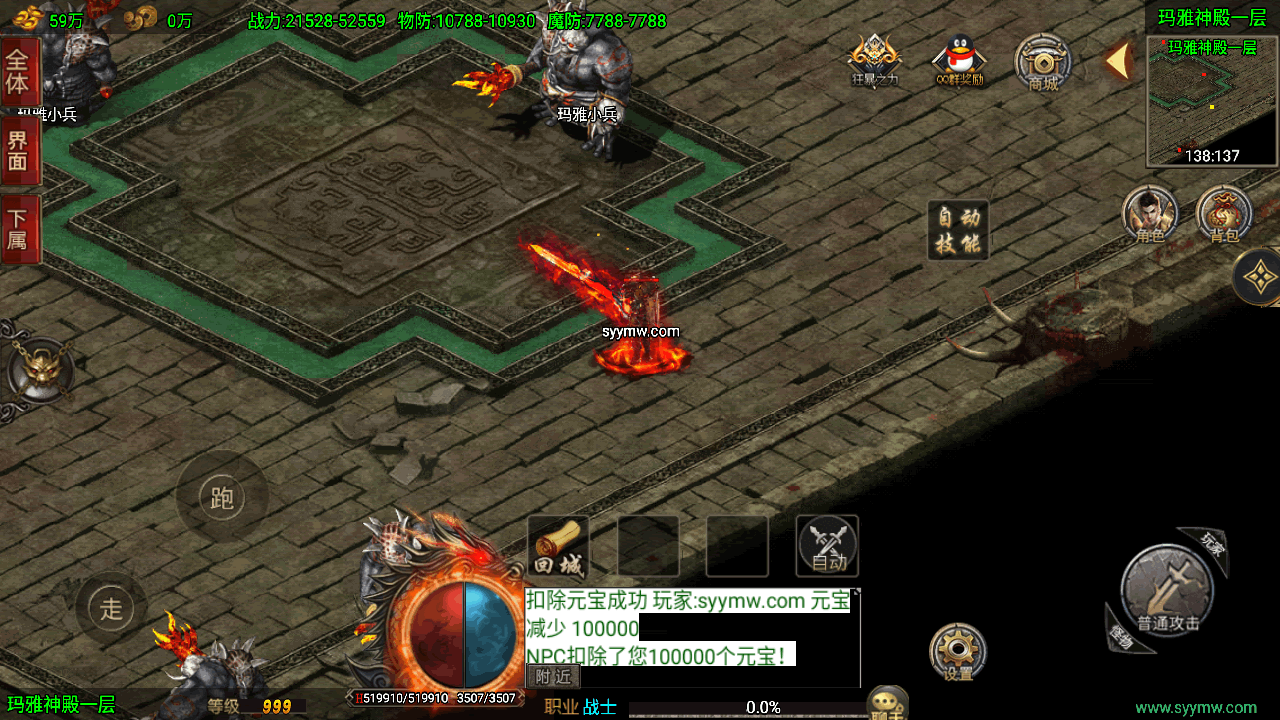Image resolution: width=1280 pixels, height=720 pixels.
Task: Select the 界面 side tab
Action: click(x=20, y=150)
